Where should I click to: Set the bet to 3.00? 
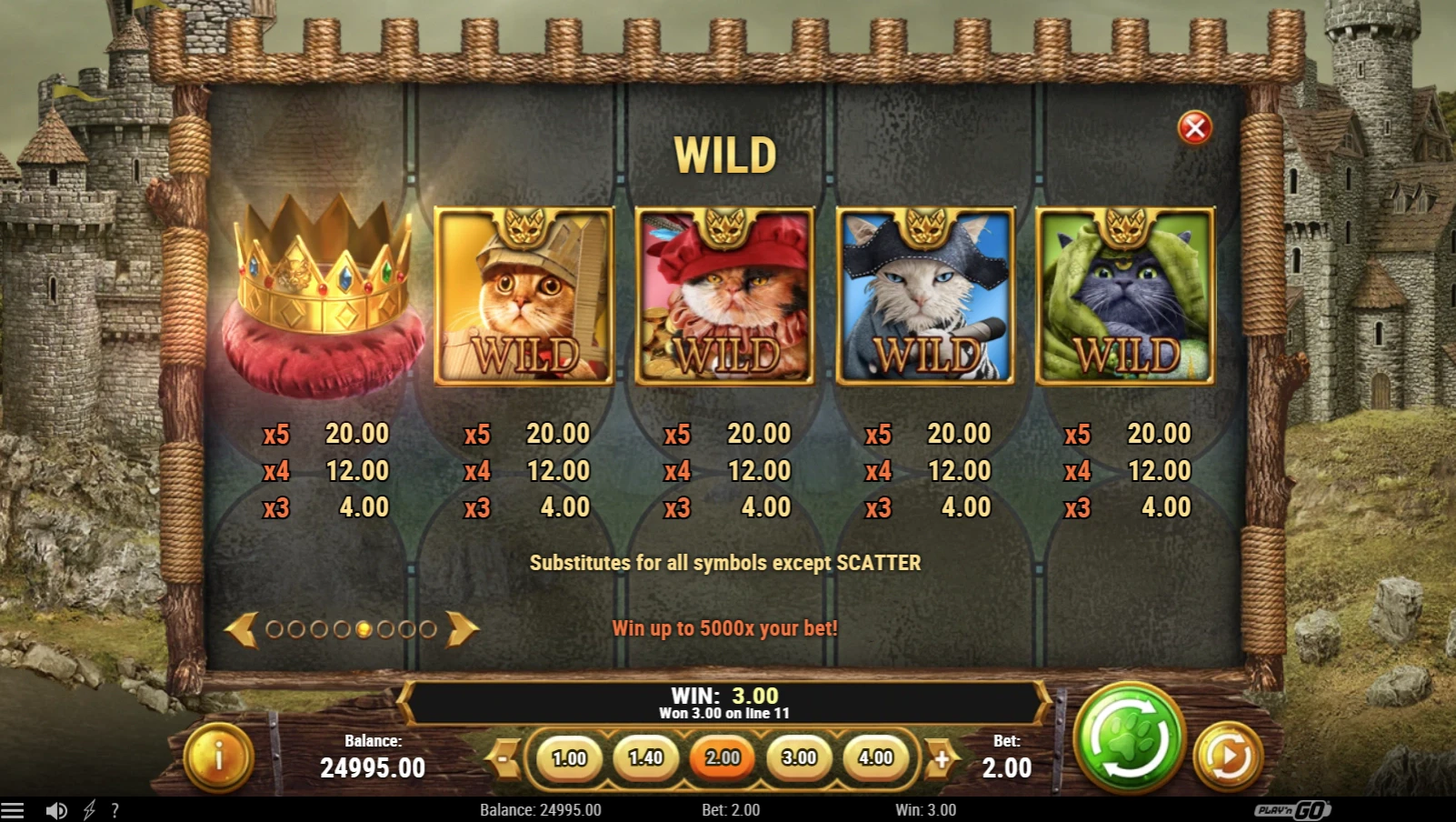click(799, 757)
